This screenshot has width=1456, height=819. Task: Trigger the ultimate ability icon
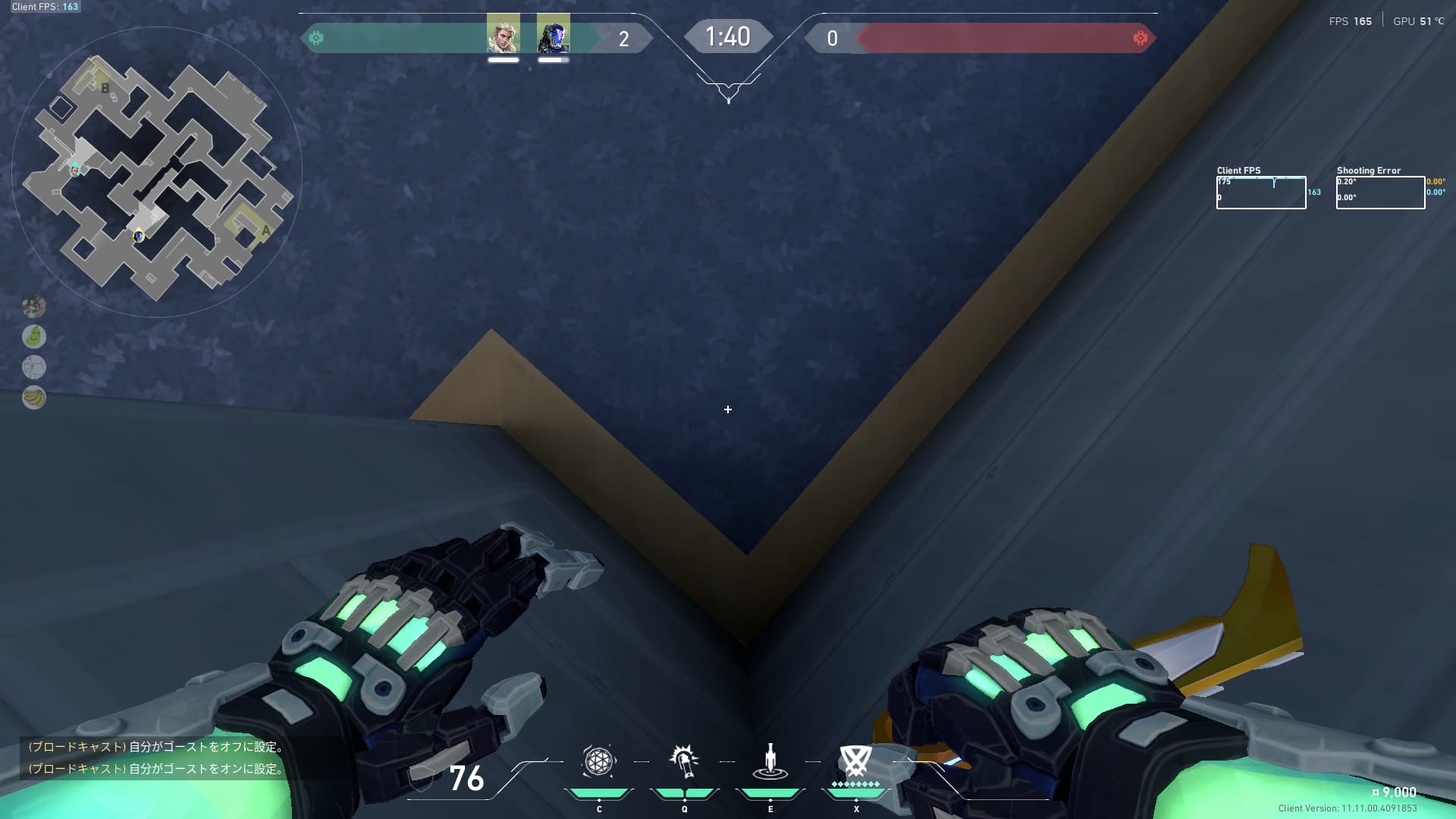(x=855, y=761)
